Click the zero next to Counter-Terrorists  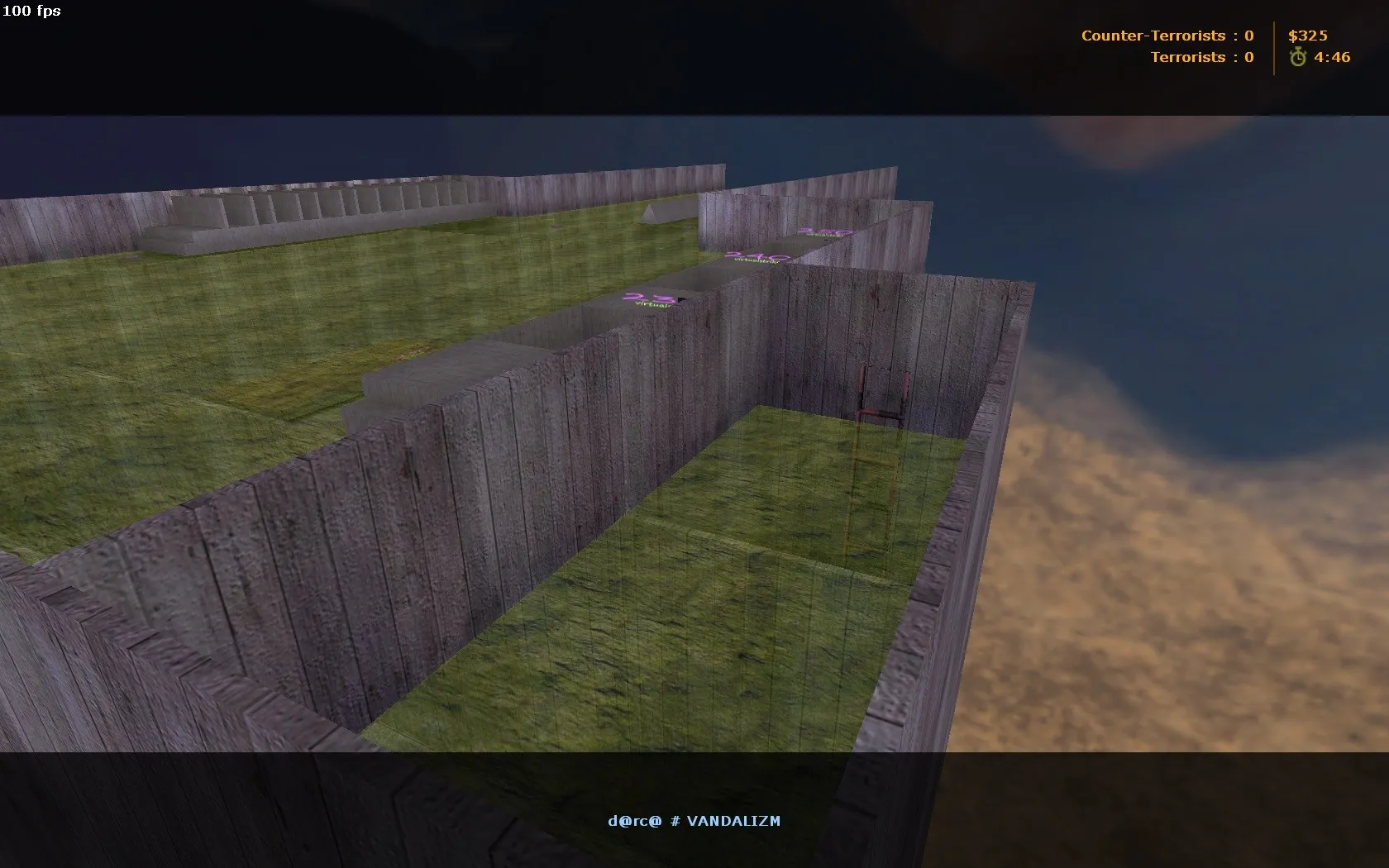tap(1249, 36)
